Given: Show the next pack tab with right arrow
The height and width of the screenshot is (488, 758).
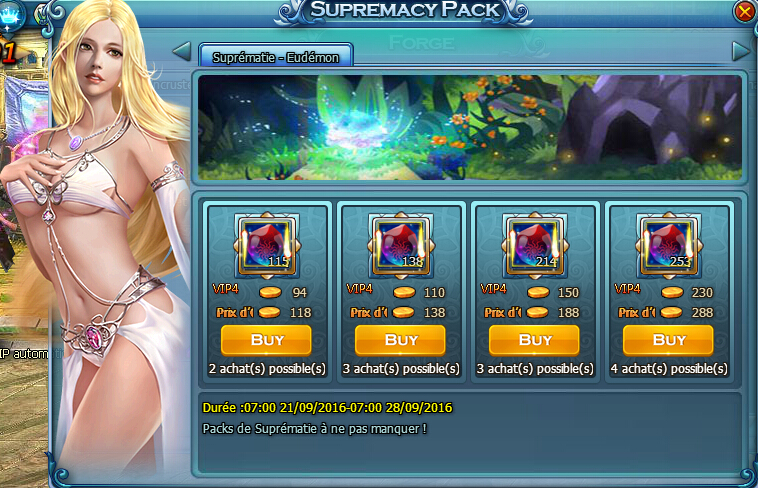Looking at the screenshot, I should [741, 51].
